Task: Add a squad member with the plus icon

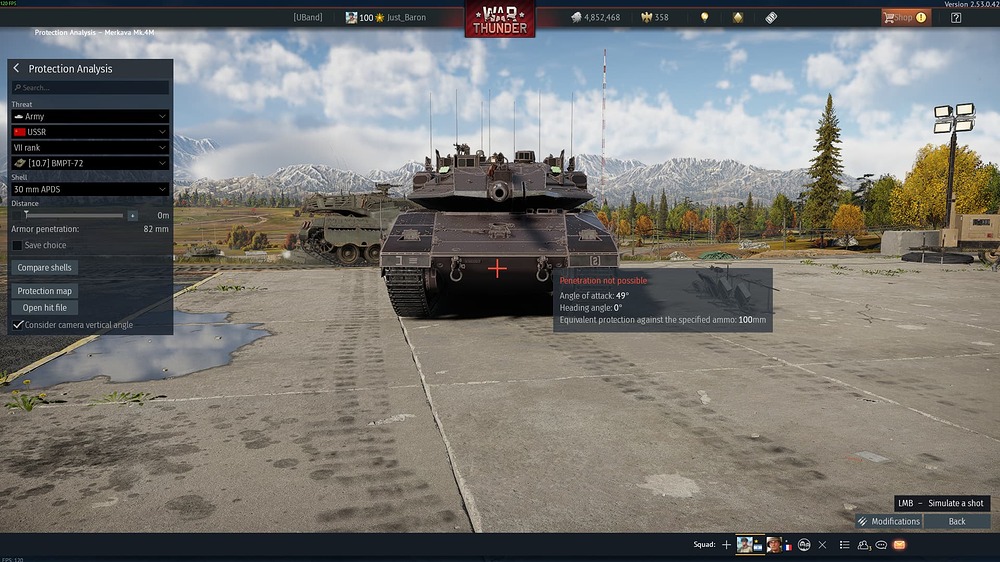Action: point(726,545)
